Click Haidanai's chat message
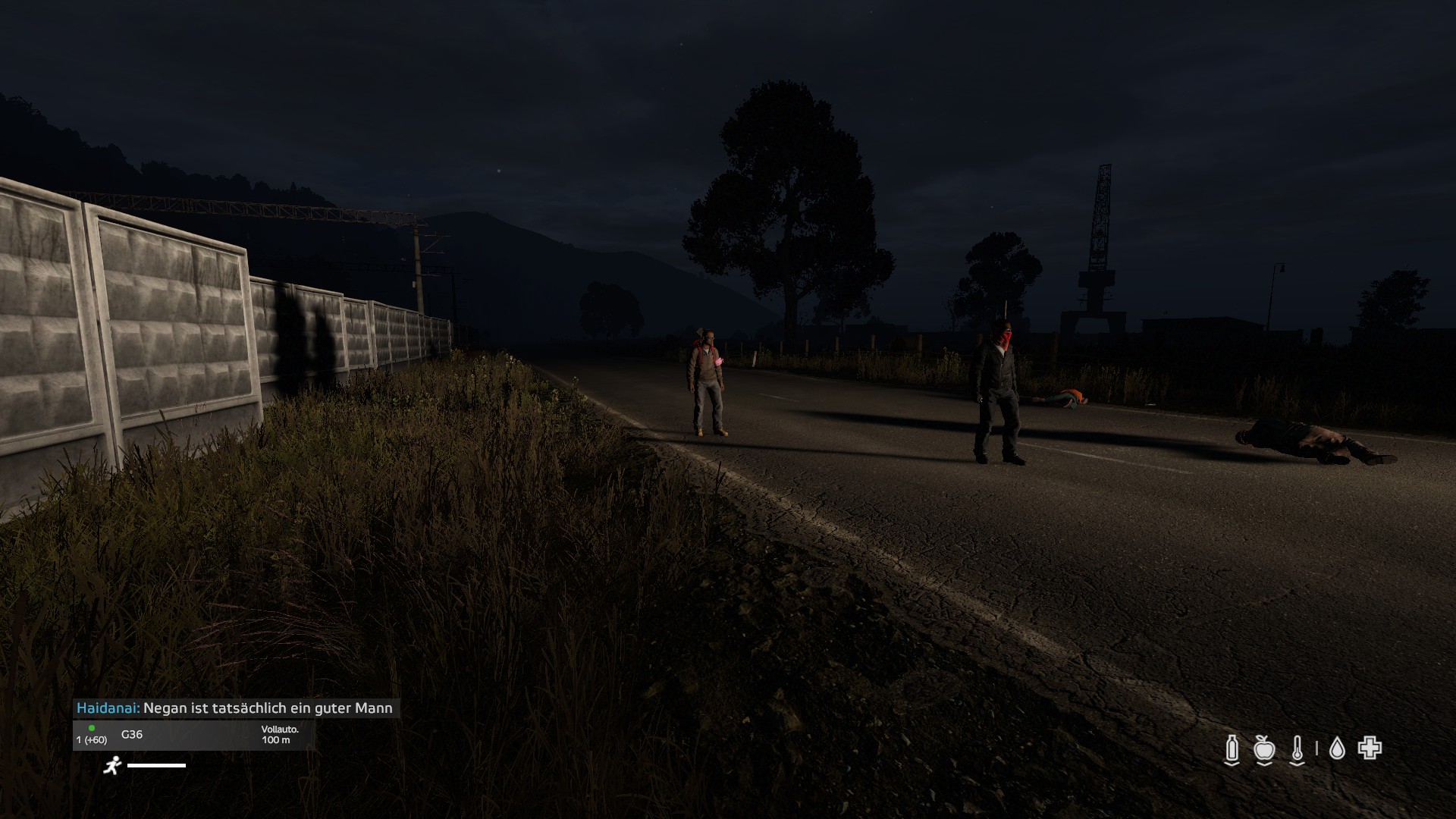The width and height of the screenshot is (1456, 819). (236, 708)
